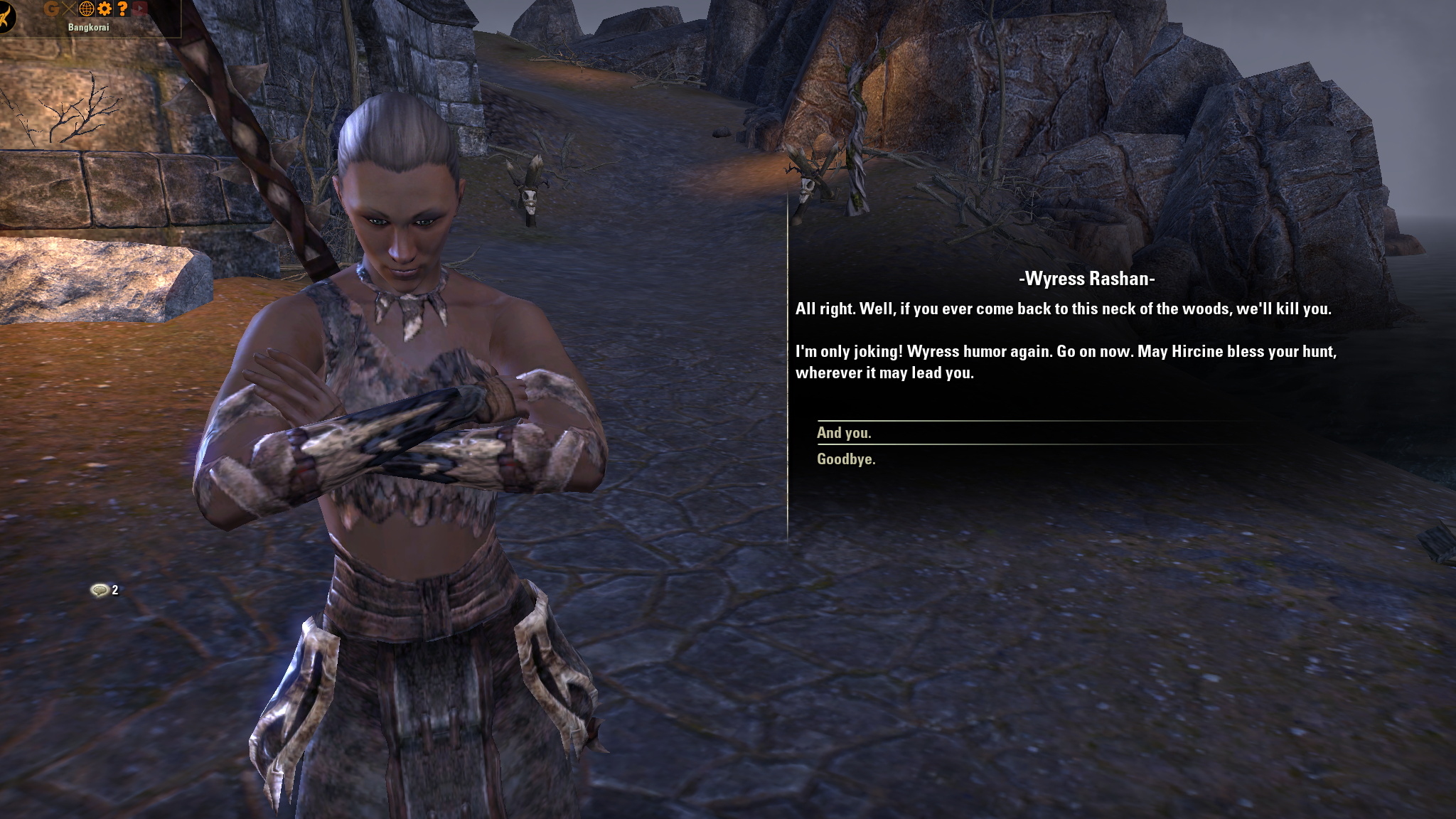Screen dimensions: 1456x819
Task: Select the crossed swords icon
Action: (68, 9)
